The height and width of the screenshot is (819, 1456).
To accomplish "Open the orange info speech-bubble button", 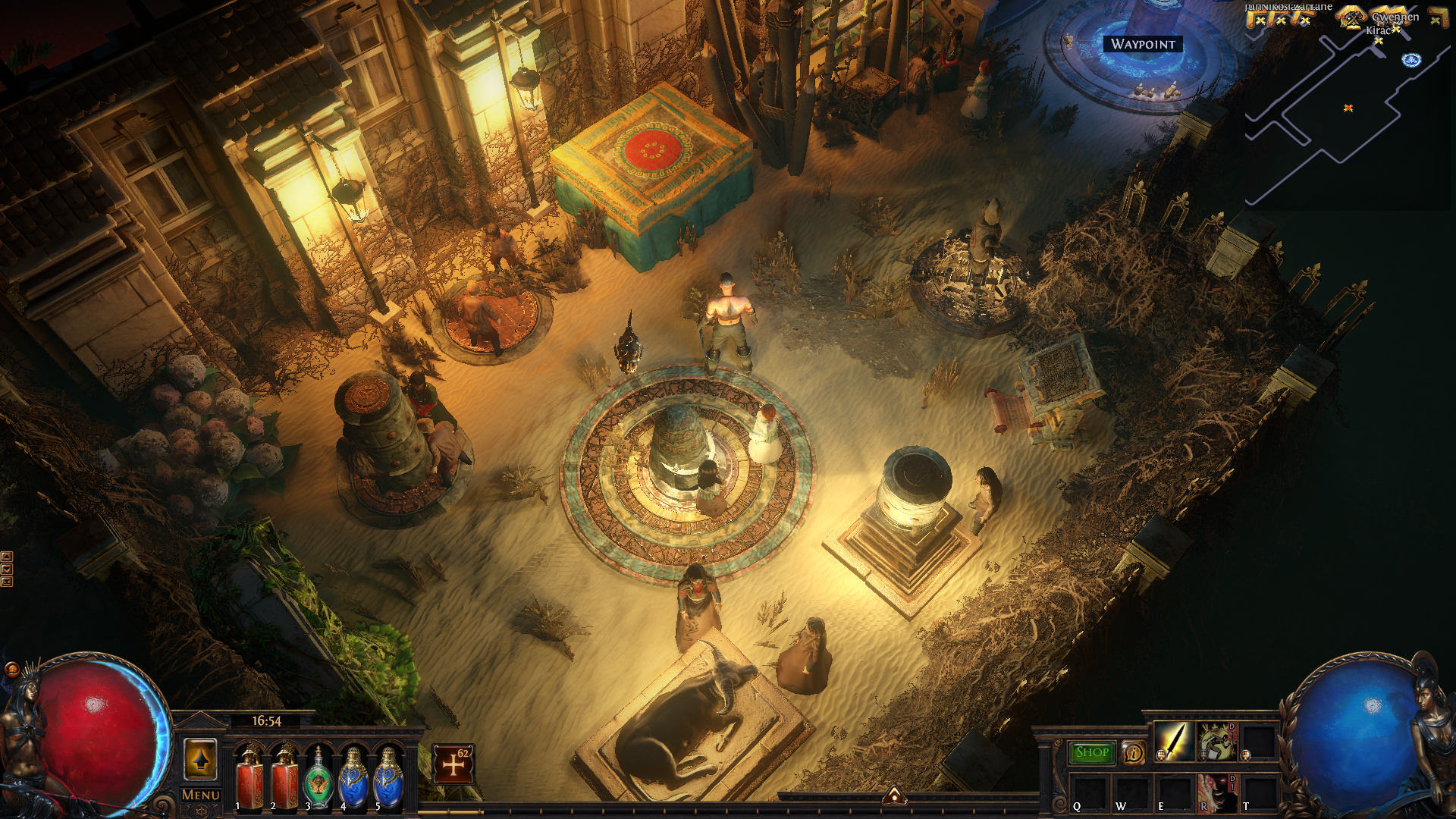I will [1133, 752].
